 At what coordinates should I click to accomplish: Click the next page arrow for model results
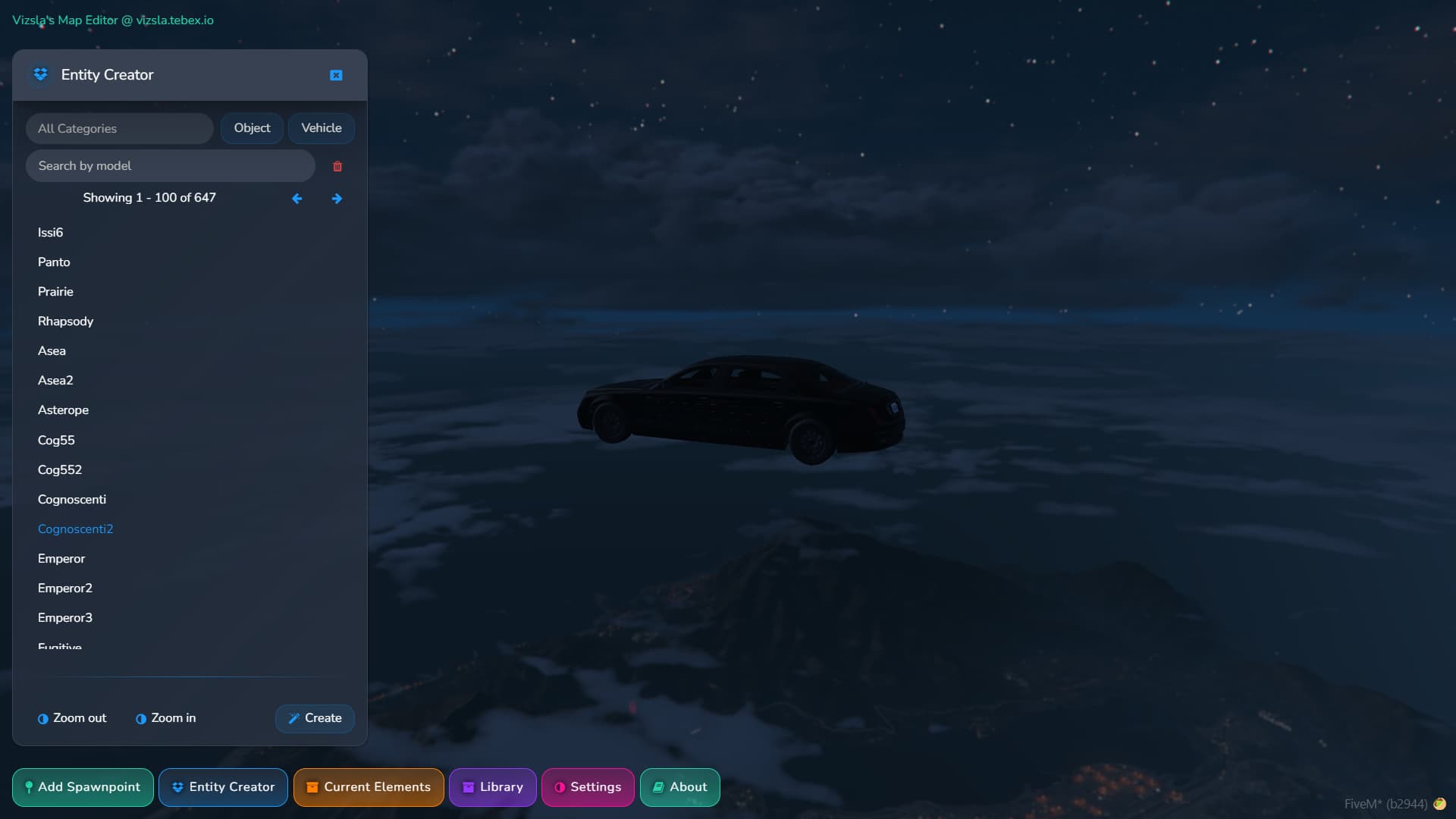[x=337, y=198]
